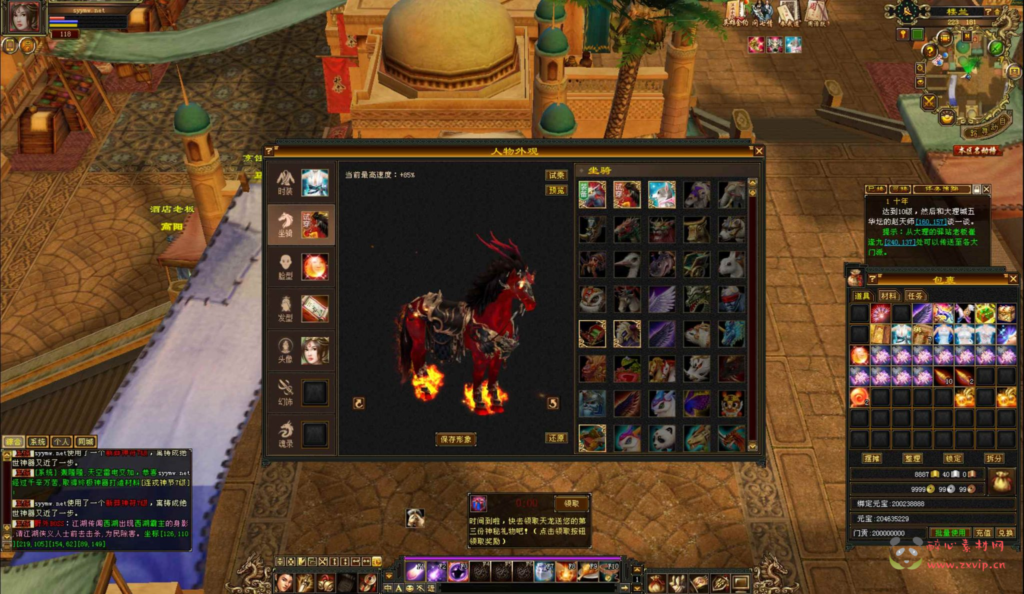
Task: Restore appearance with the 还原 button
Action: [x=556, y=438]
